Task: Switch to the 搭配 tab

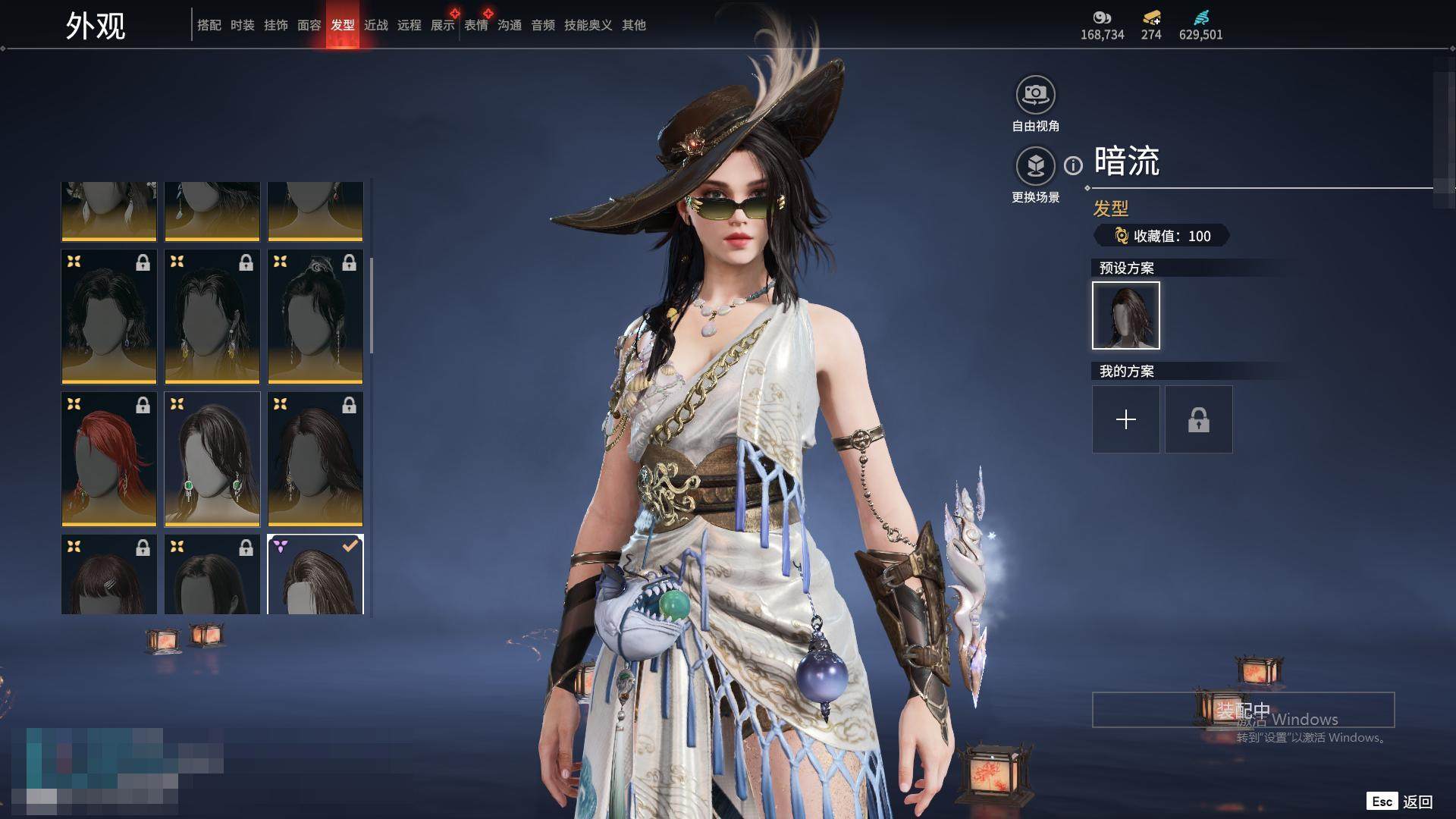Action: 209,25
